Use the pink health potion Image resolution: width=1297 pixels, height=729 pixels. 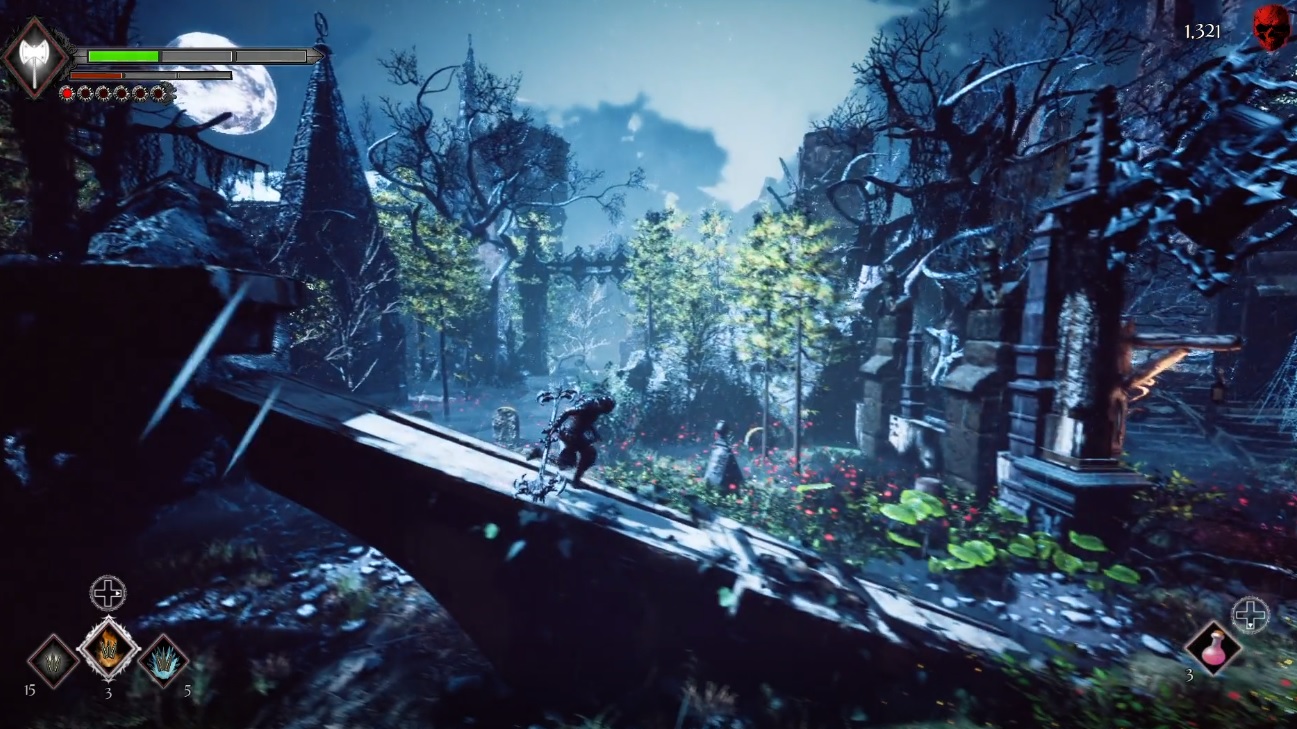pos(1213,648)
